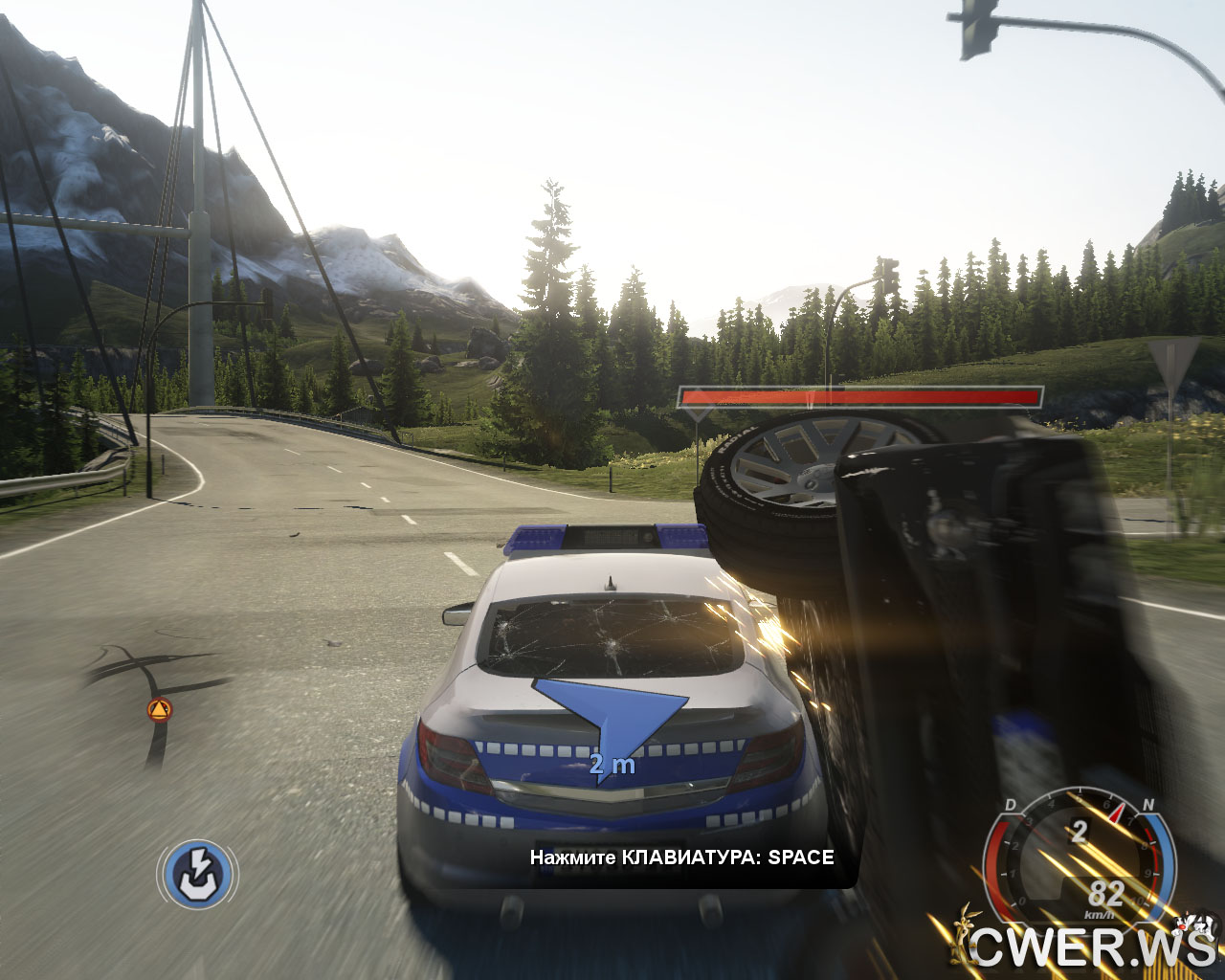Select the orange triangle marker on the minimap
The height and width of the screenshot is (980, 1225).
pos(159,710)
